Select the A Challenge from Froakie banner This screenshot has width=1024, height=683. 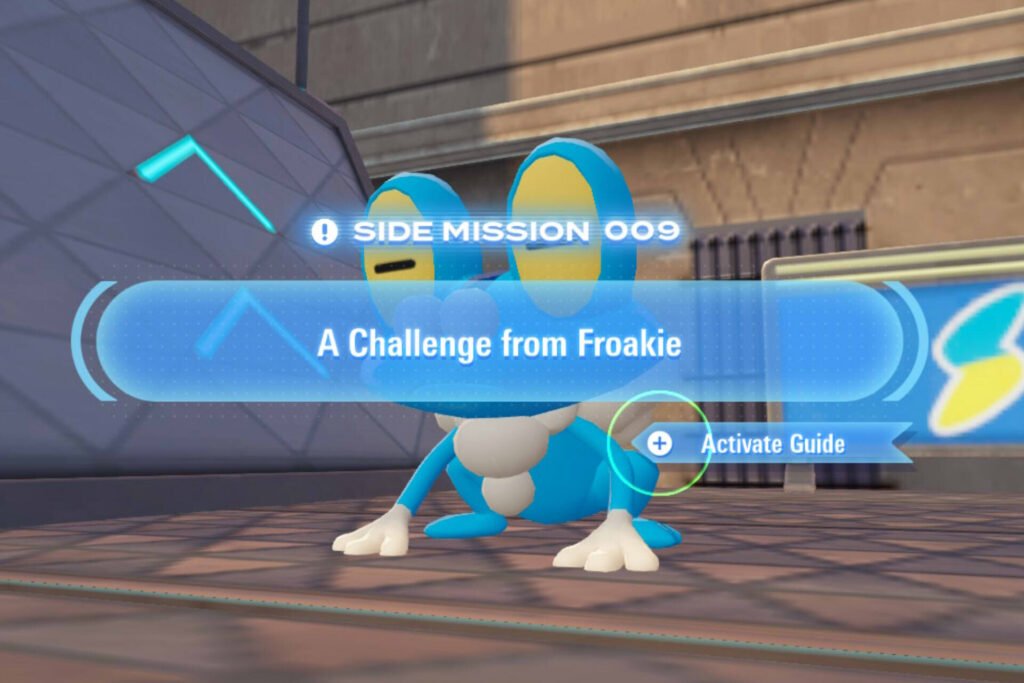[x=499, y=343]
